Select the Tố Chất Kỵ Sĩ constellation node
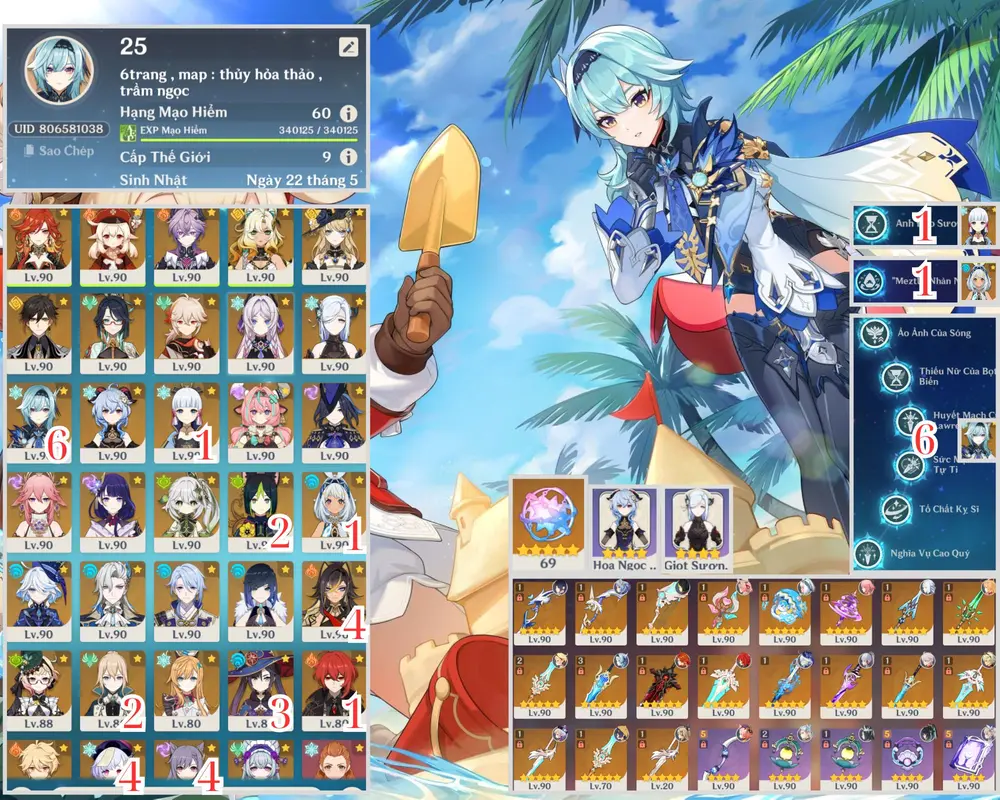Image resolution: width=1000 pixels, height=800 pixels. tap(895, 509)
